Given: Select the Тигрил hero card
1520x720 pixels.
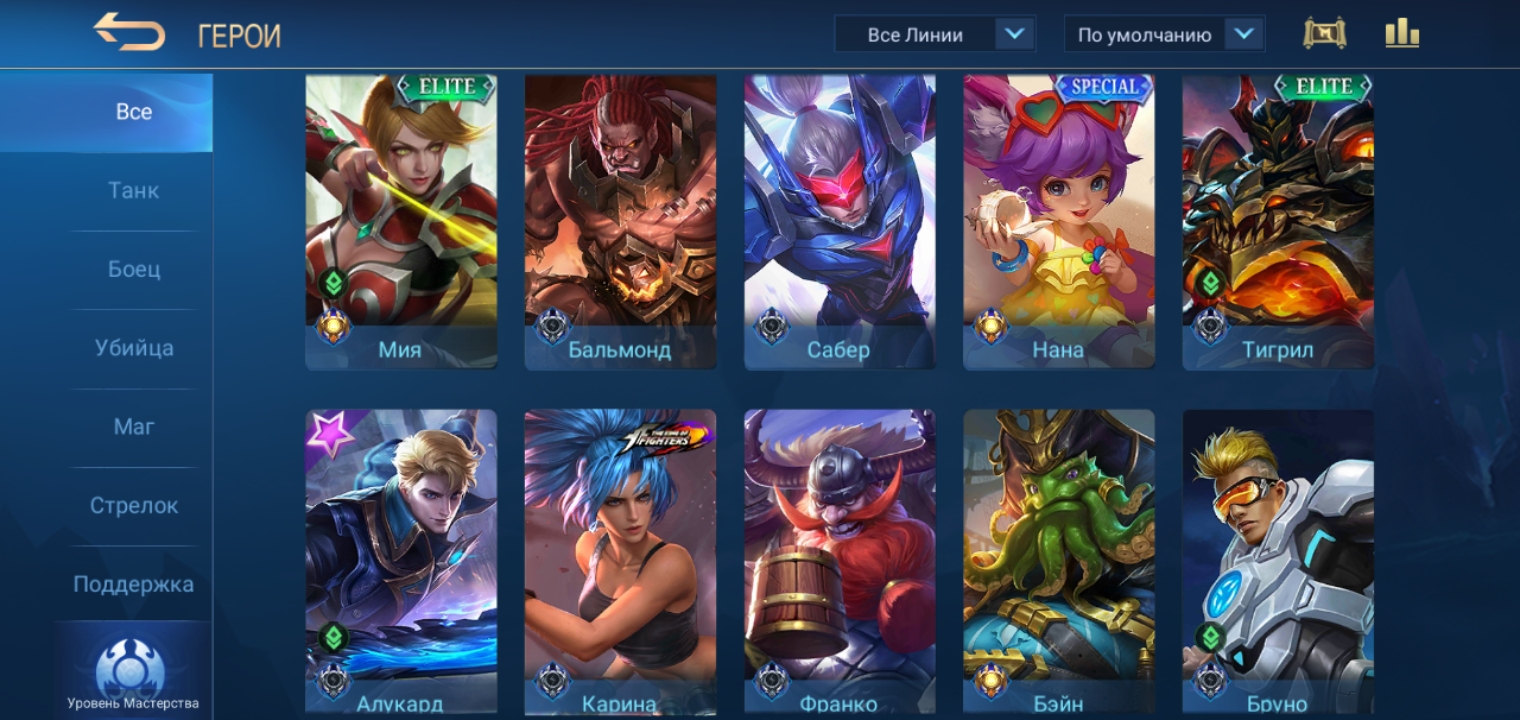Looking at the screenshot, I should point(1277,220).
